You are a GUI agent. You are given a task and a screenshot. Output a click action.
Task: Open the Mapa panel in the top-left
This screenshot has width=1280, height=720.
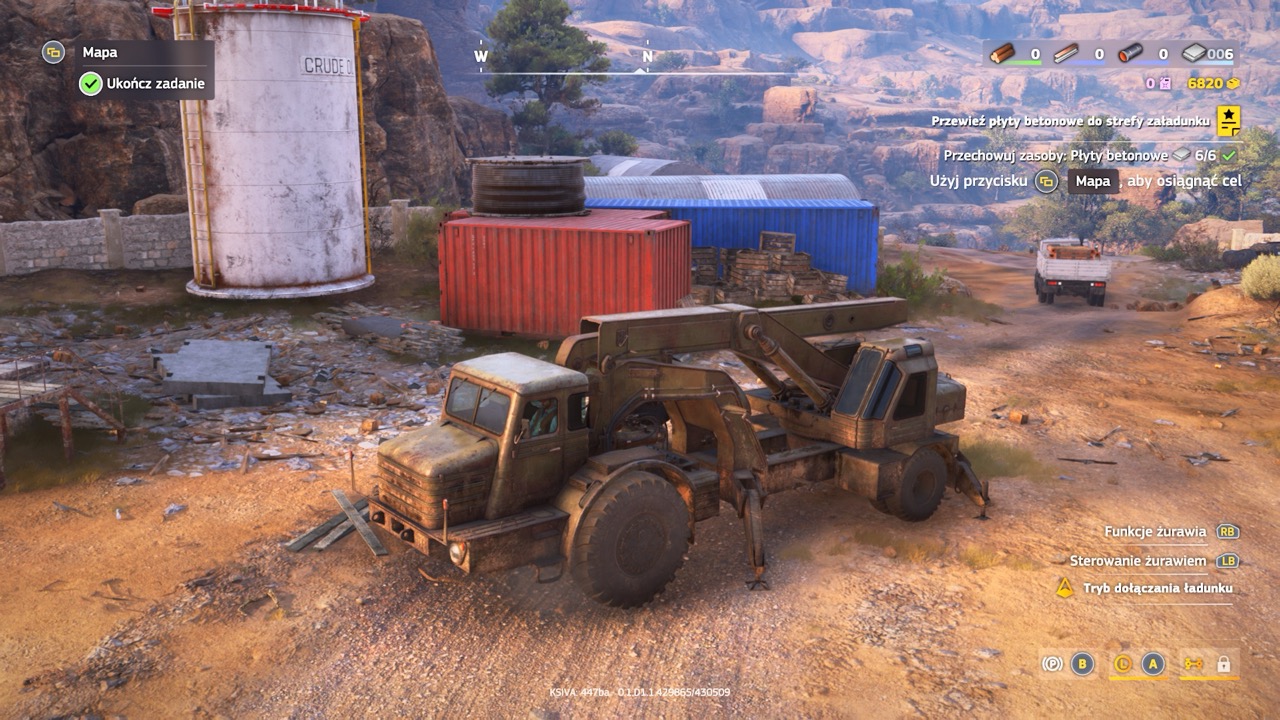coord(99,52)
